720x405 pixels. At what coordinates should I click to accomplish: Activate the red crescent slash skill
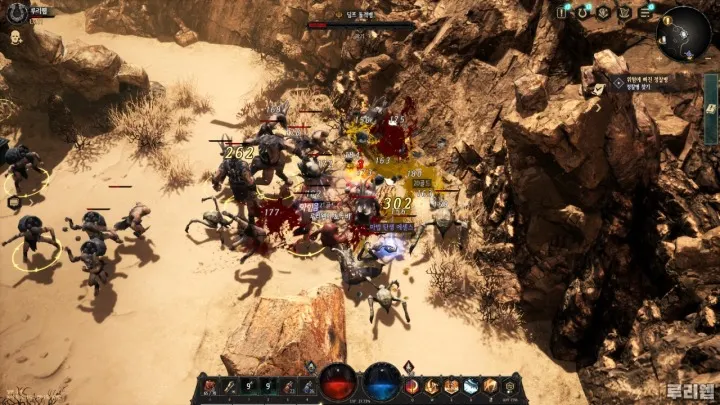pyautogui.click(x=412, y=386)
